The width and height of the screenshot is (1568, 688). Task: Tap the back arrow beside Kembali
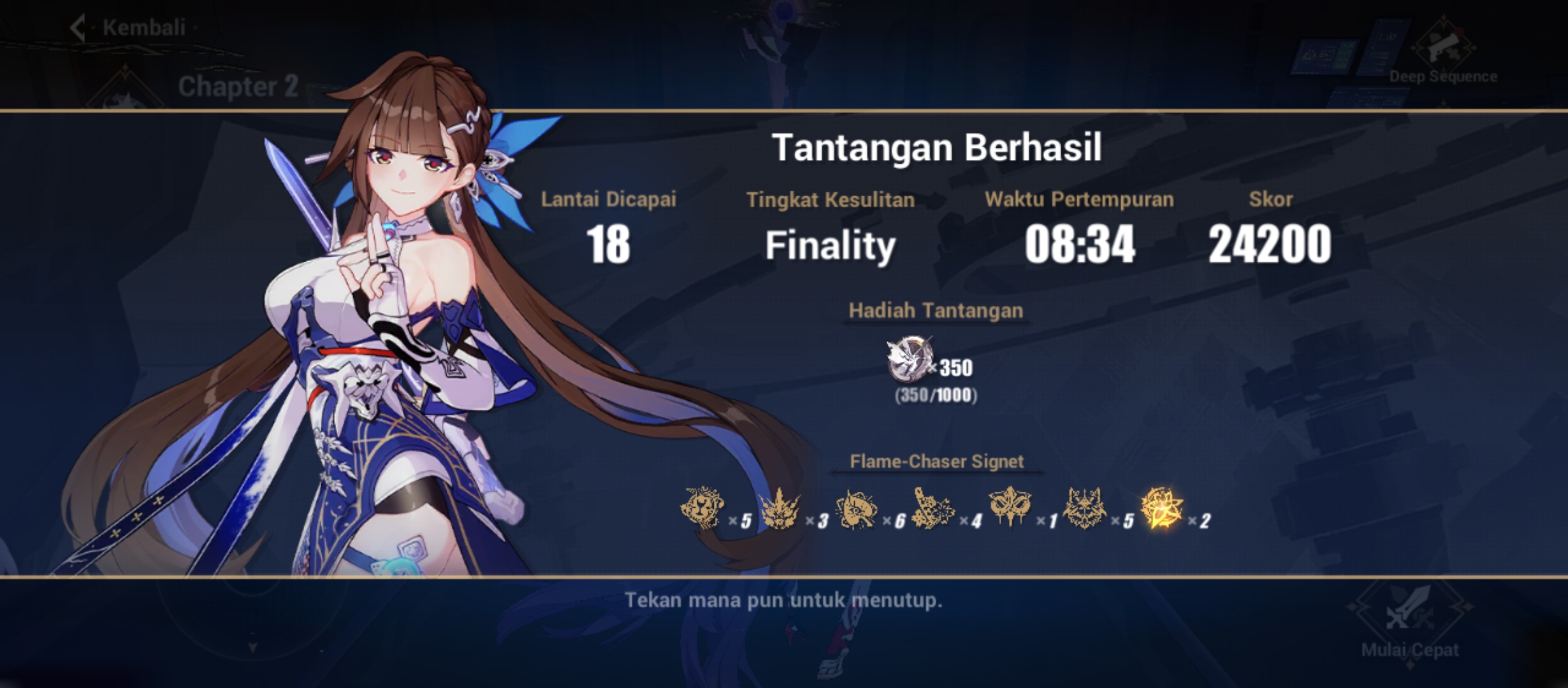point(78,27)
